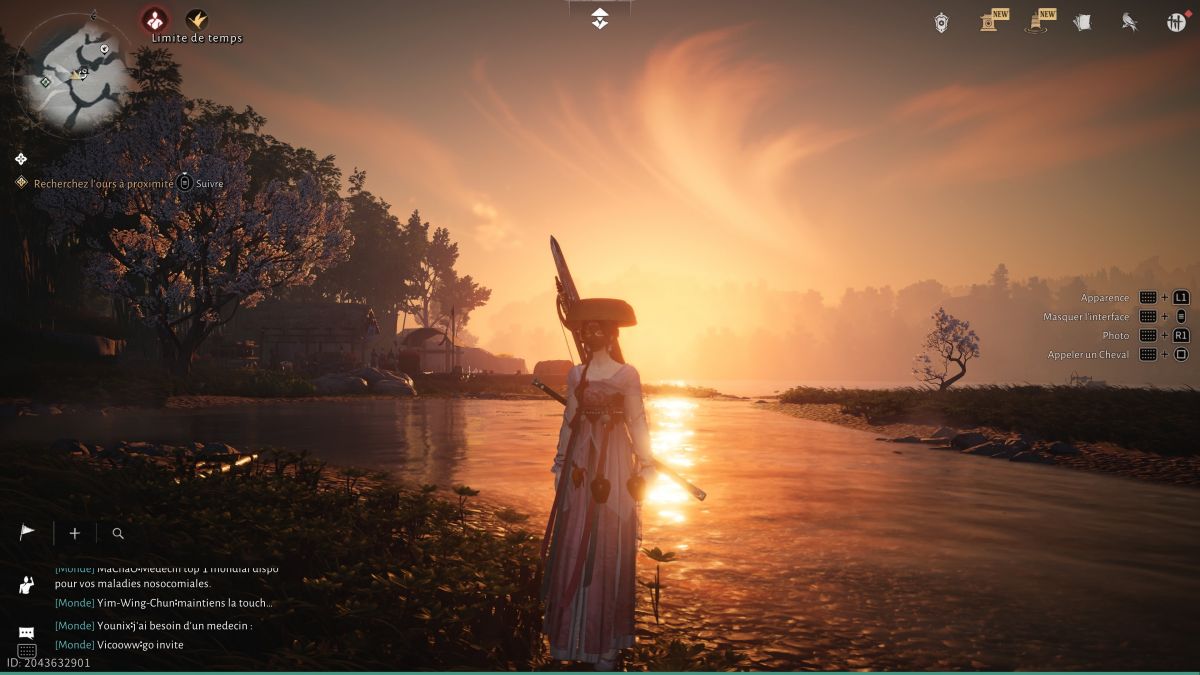Viewport: 1200px width, 675px height.
Task: Click the keyboard icon below the chat bubble
Action: pyautogui.click(x=27, y=651)
